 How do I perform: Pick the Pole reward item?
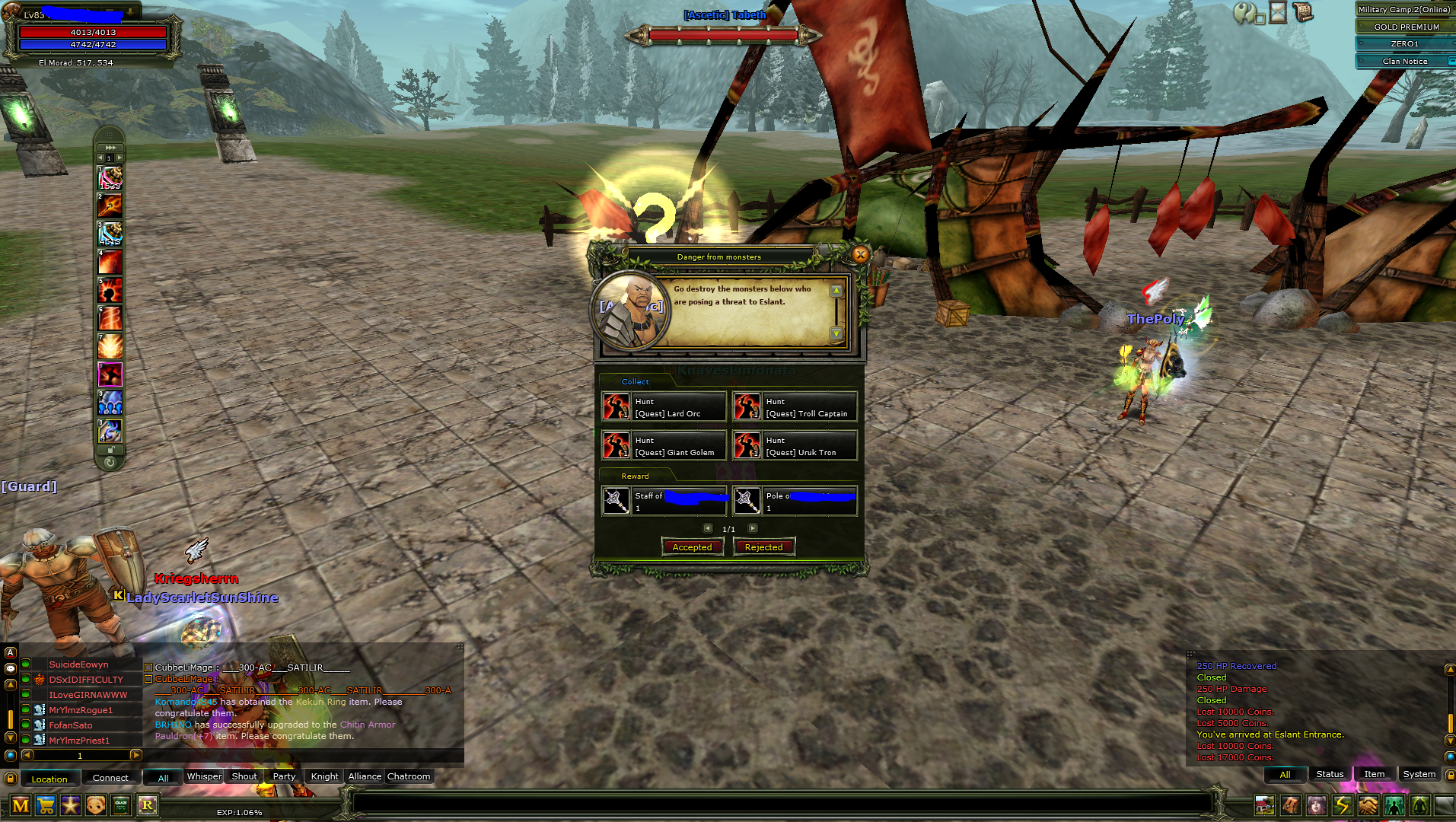click(x=795, y=502)
